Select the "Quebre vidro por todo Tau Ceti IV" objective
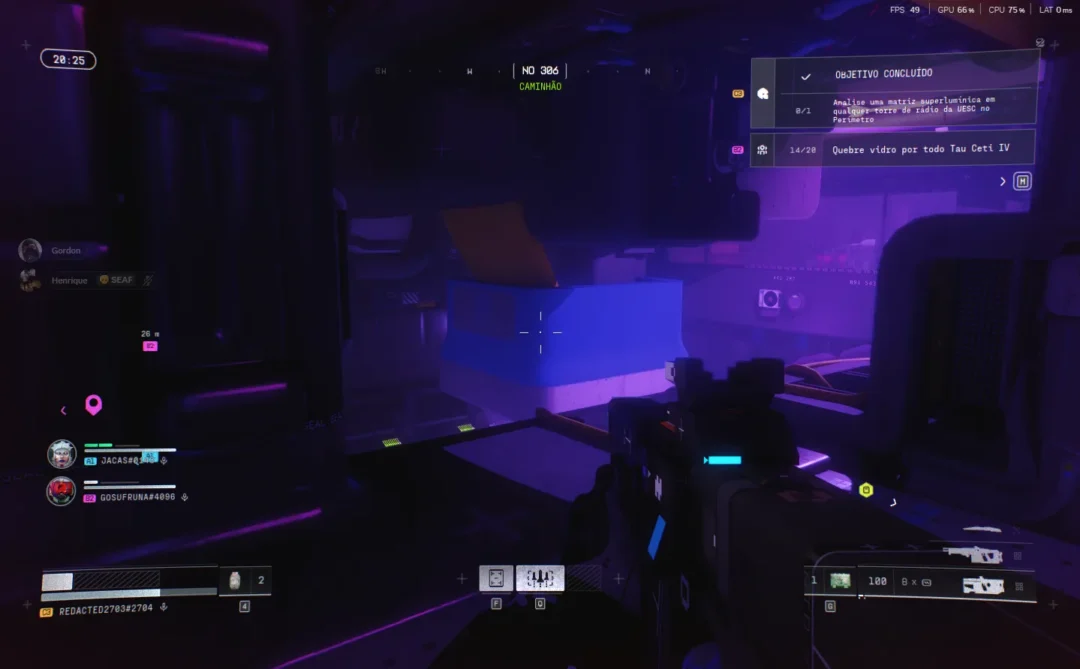 pyautogui.click(x=893, y=149)
